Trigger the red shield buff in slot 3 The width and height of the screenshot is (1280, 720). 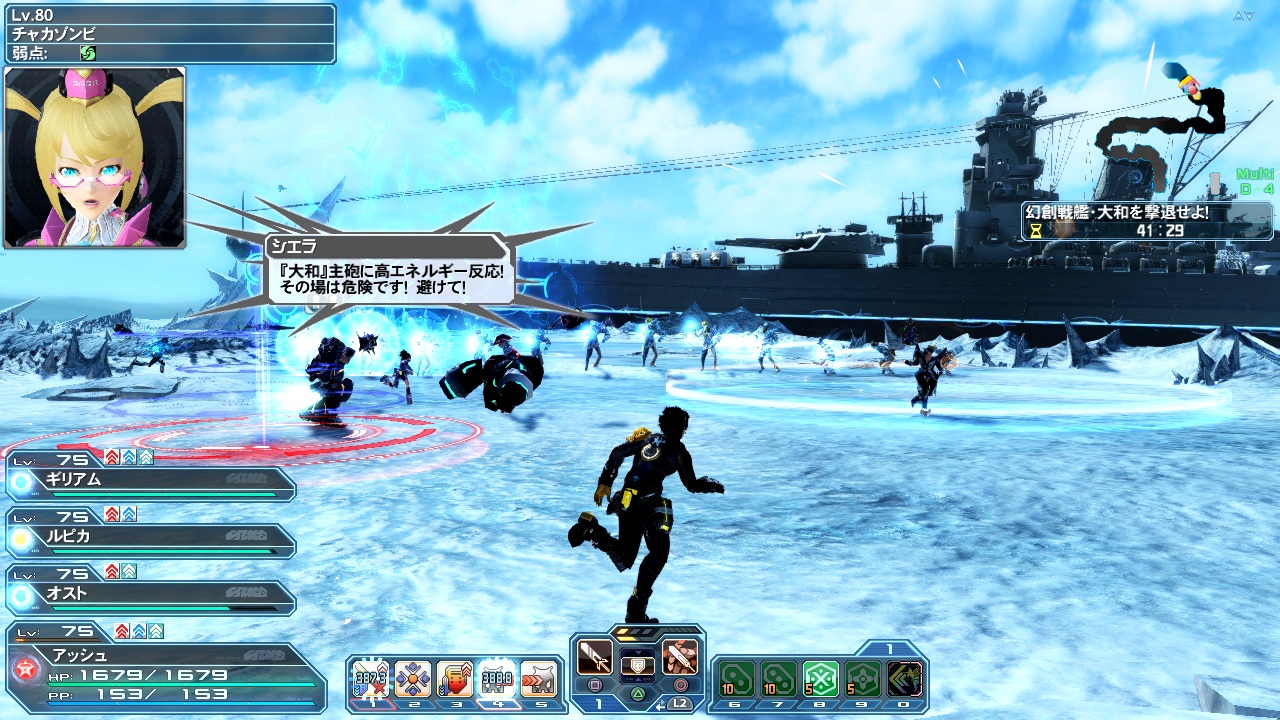(454, 679)
